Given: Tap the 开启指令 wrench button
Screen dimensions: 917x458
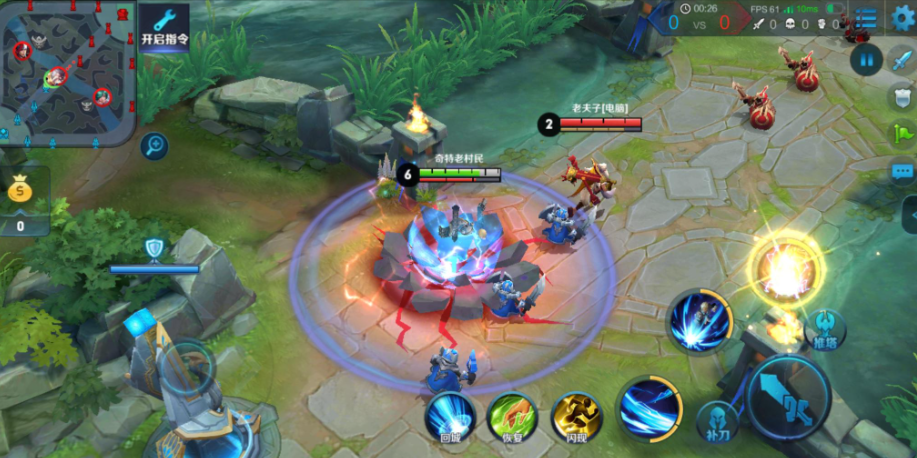Looking at the screenshot, I should pyautogui.click(x=164, y=27).
